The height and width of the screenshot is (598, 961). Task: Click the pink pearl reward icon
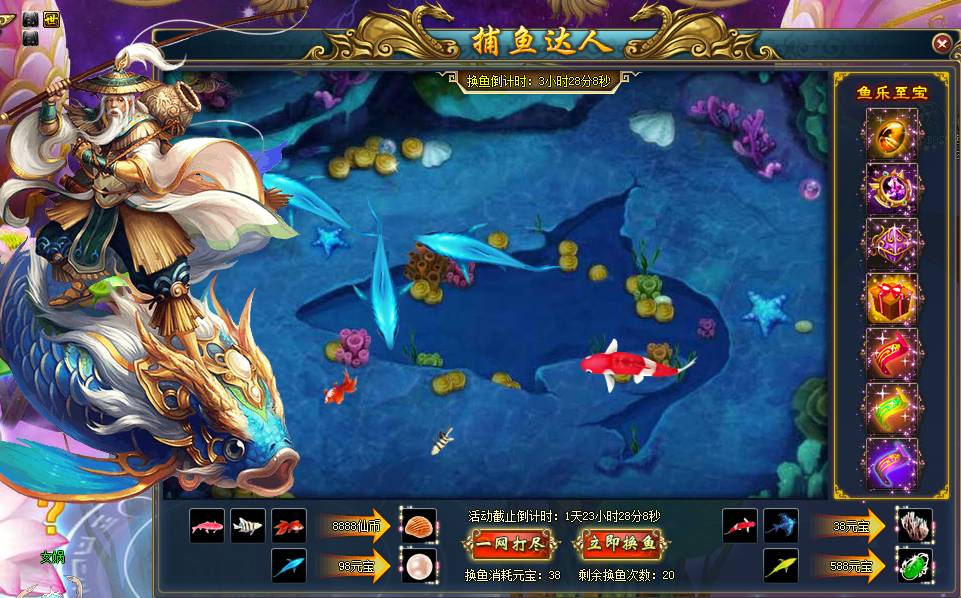coord(419,566)
